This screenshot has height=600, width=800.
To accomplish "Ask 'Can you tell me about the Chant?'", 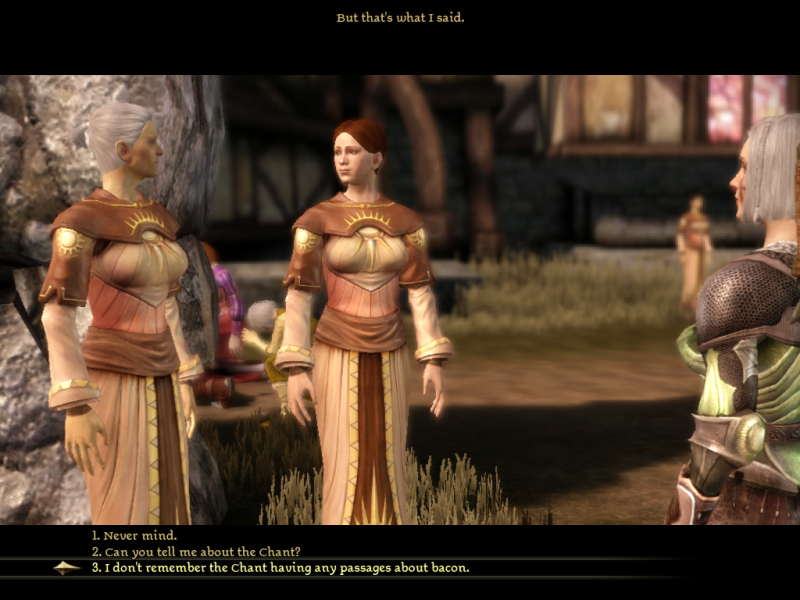I will pyautogui.click(x=196, y=551).
